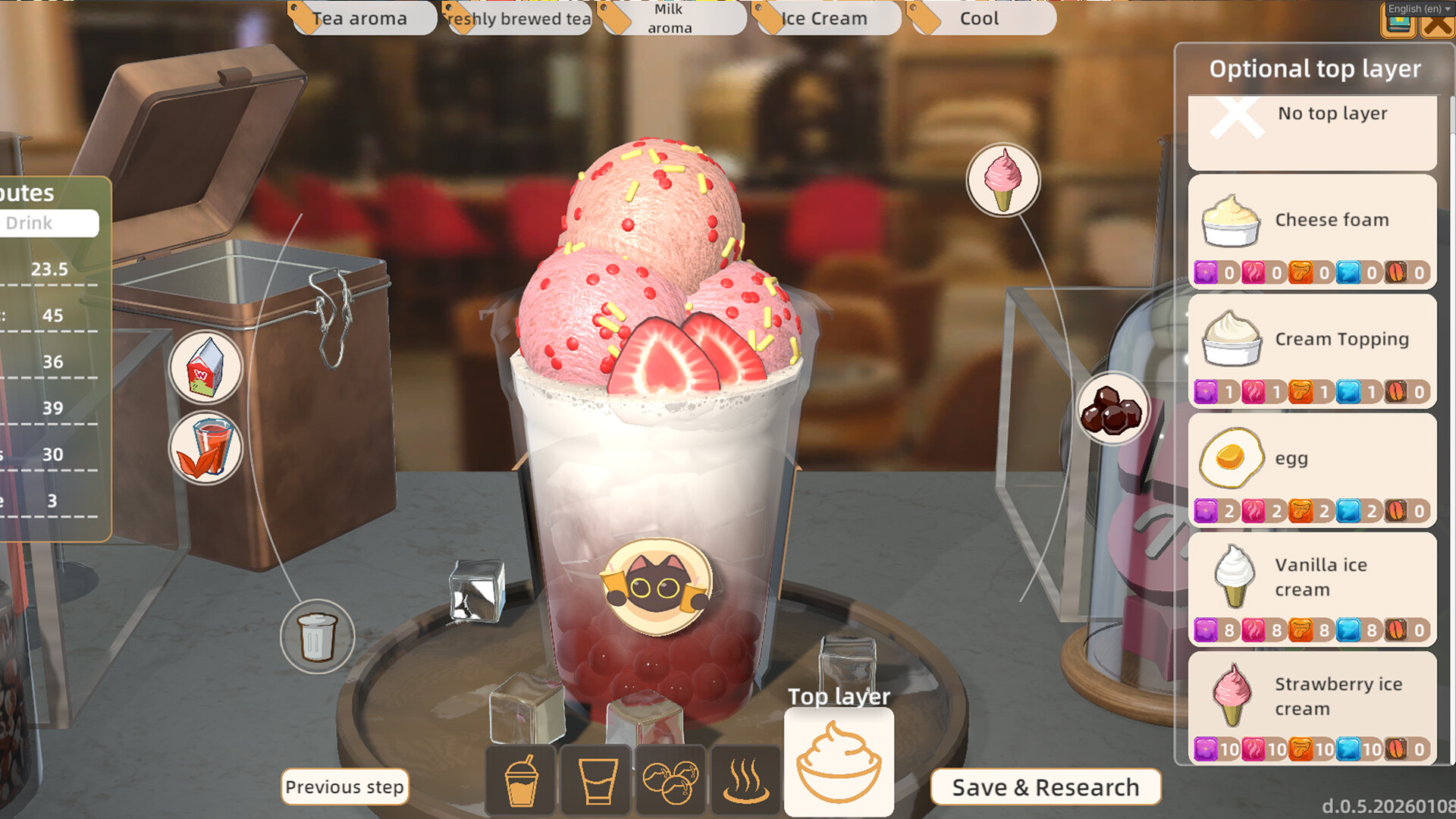The width and height of the screenshot is (1456, 819).
Task: Click the Save & Research button
Action: [1045, 787]
